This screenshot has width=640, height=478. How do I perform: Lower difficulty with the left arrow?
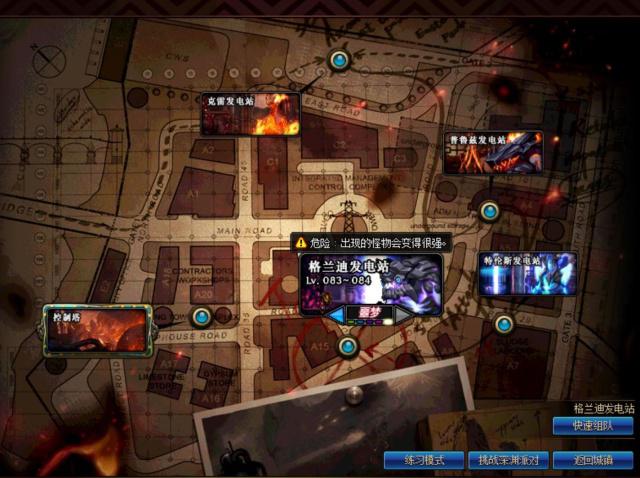click(335, 314)
